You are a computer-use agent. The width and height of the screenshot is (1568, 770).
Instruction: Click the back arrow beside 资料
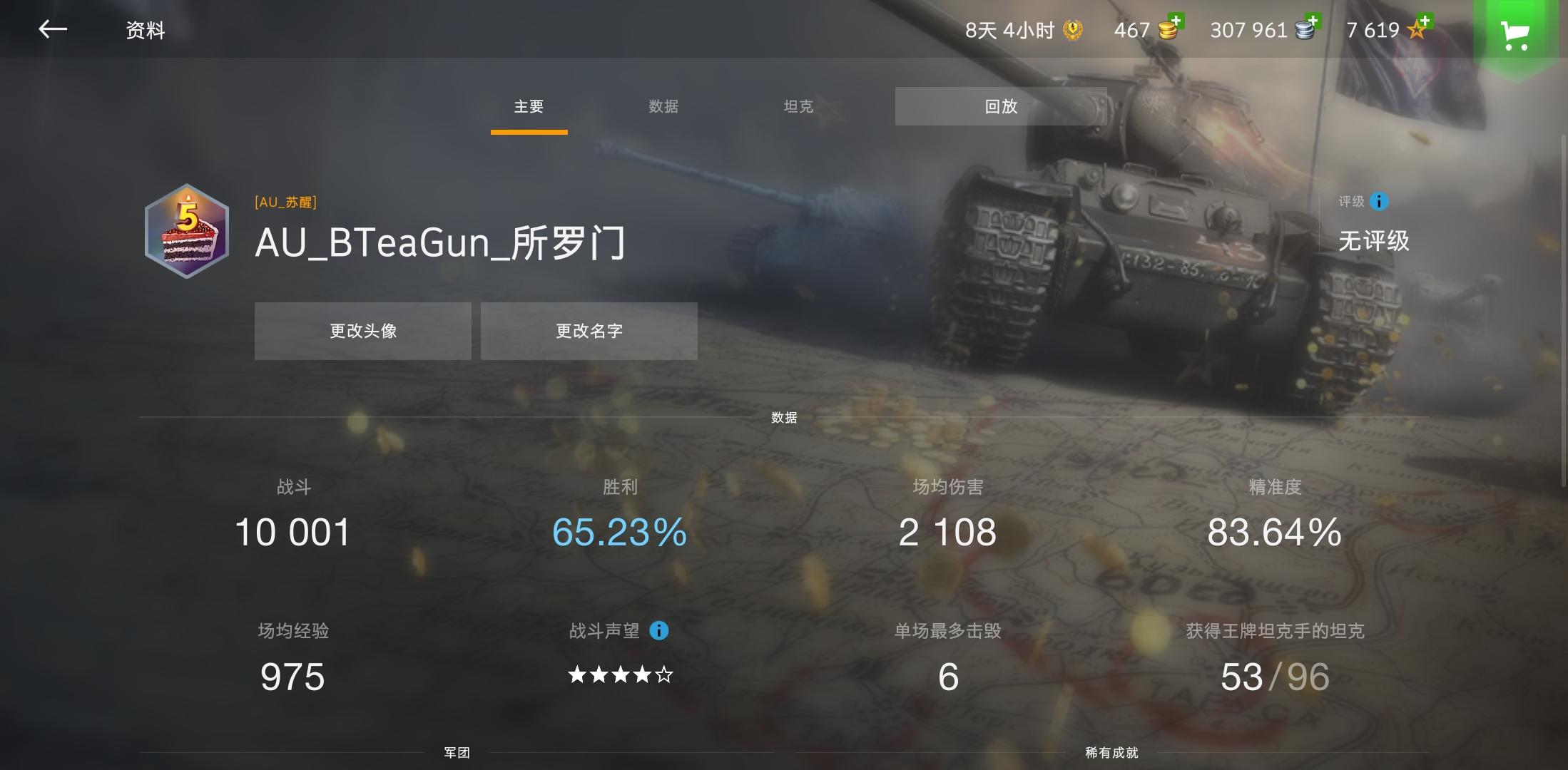(x=51, y=30)
